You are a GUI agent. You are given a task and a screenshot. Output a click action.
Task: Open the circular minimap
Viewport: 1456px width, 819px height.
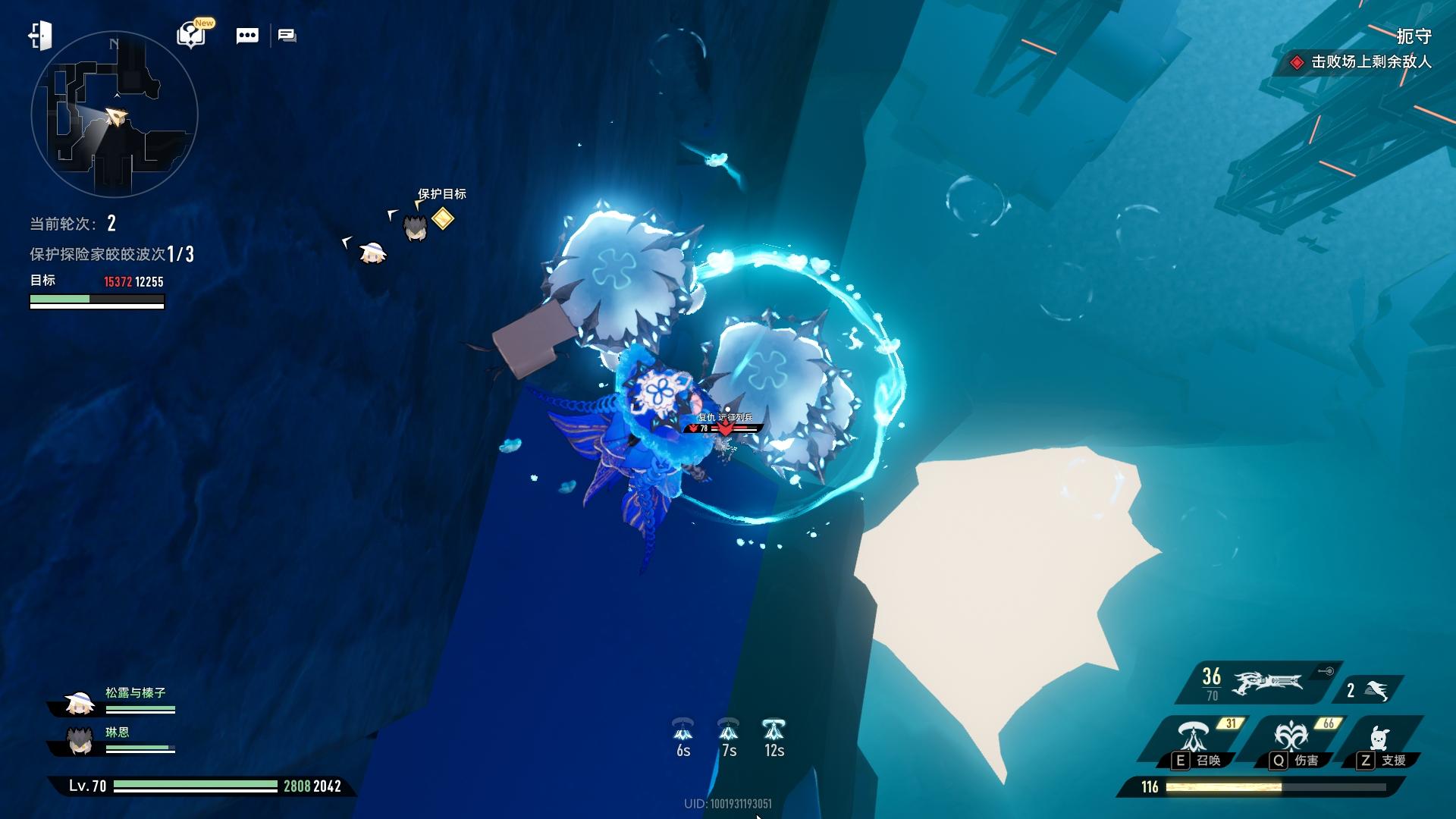coord(115,115)
